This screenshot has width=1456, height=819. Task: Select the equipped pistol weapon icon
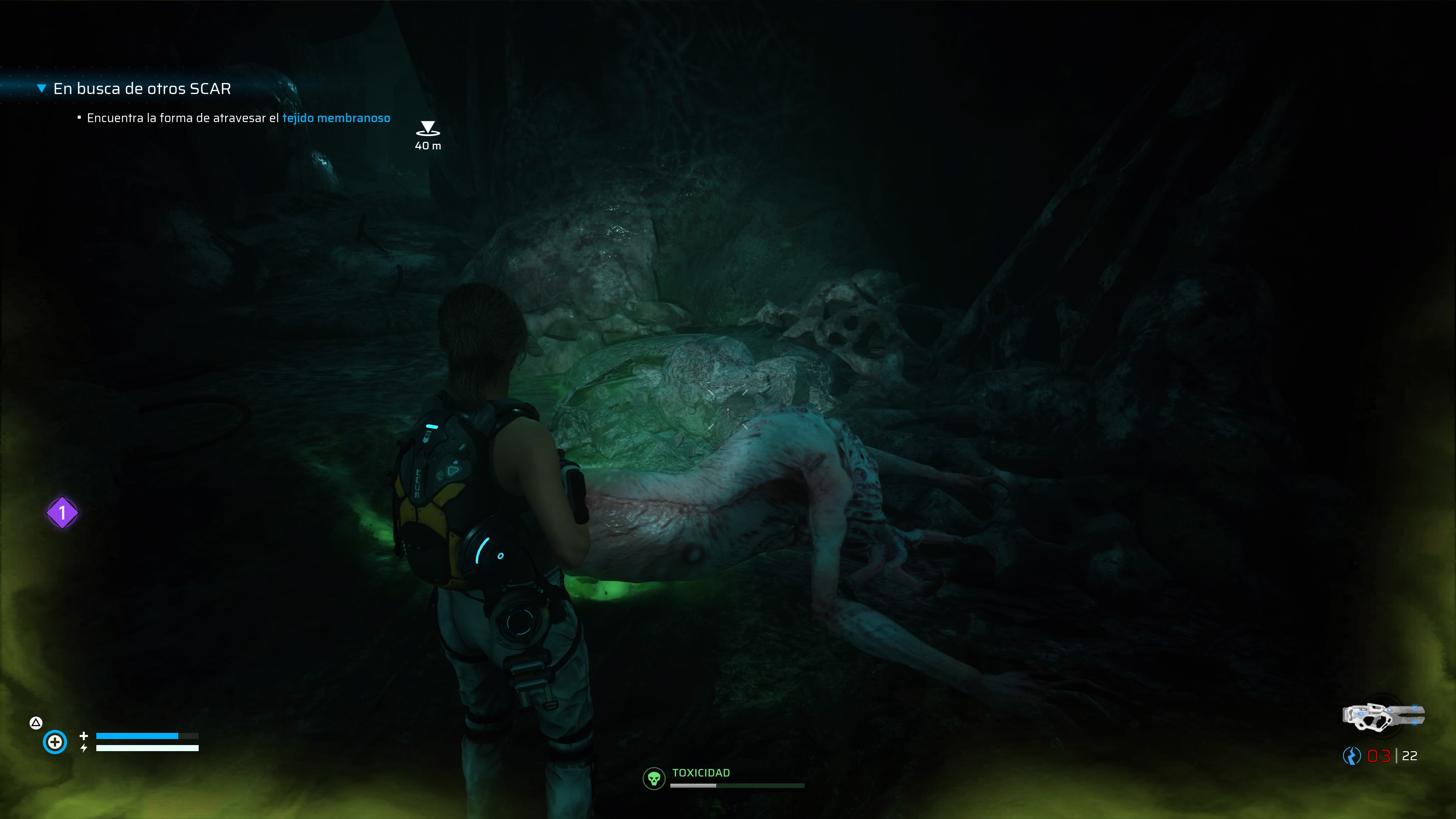tap(1383, 717)
